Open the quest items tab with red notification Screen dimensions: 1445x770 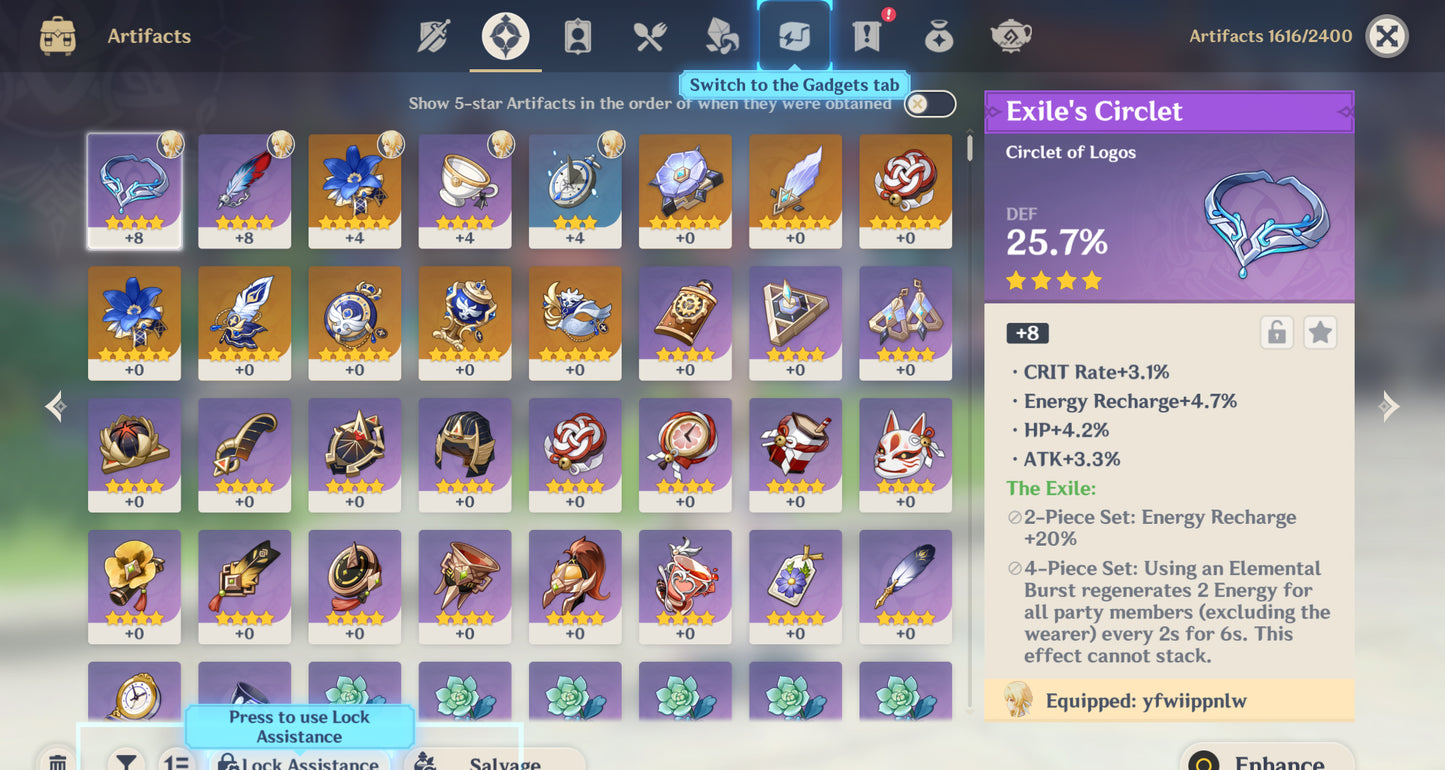[865, 35]
